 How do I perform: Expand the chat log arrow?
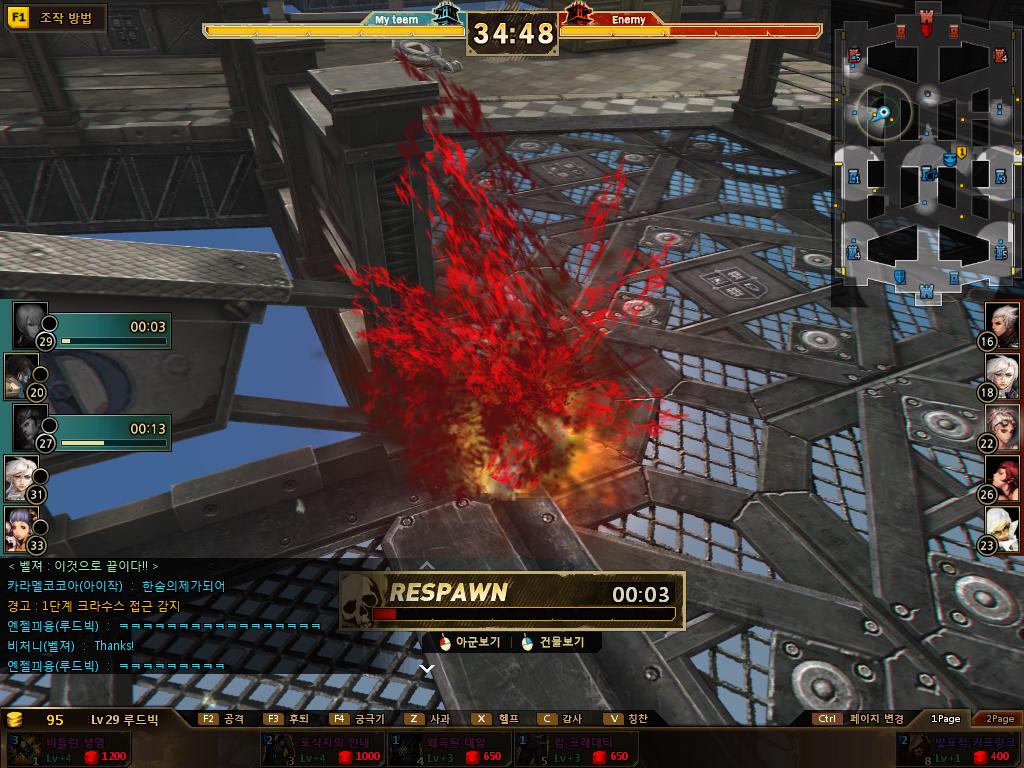pos(427,668)
